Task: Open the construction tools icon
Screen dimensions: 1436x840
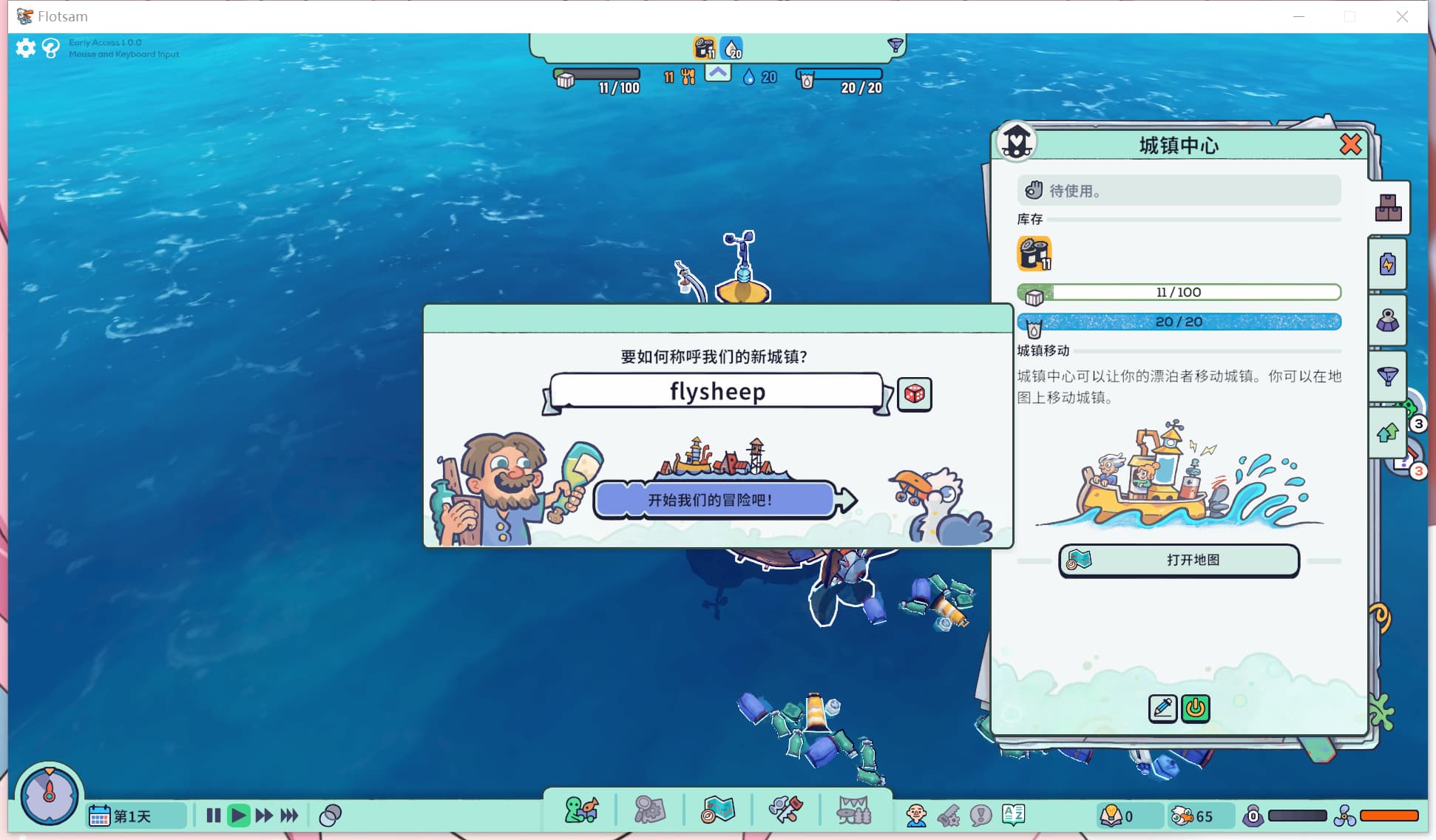Action: pyautogui.click(x=785, y=810)
